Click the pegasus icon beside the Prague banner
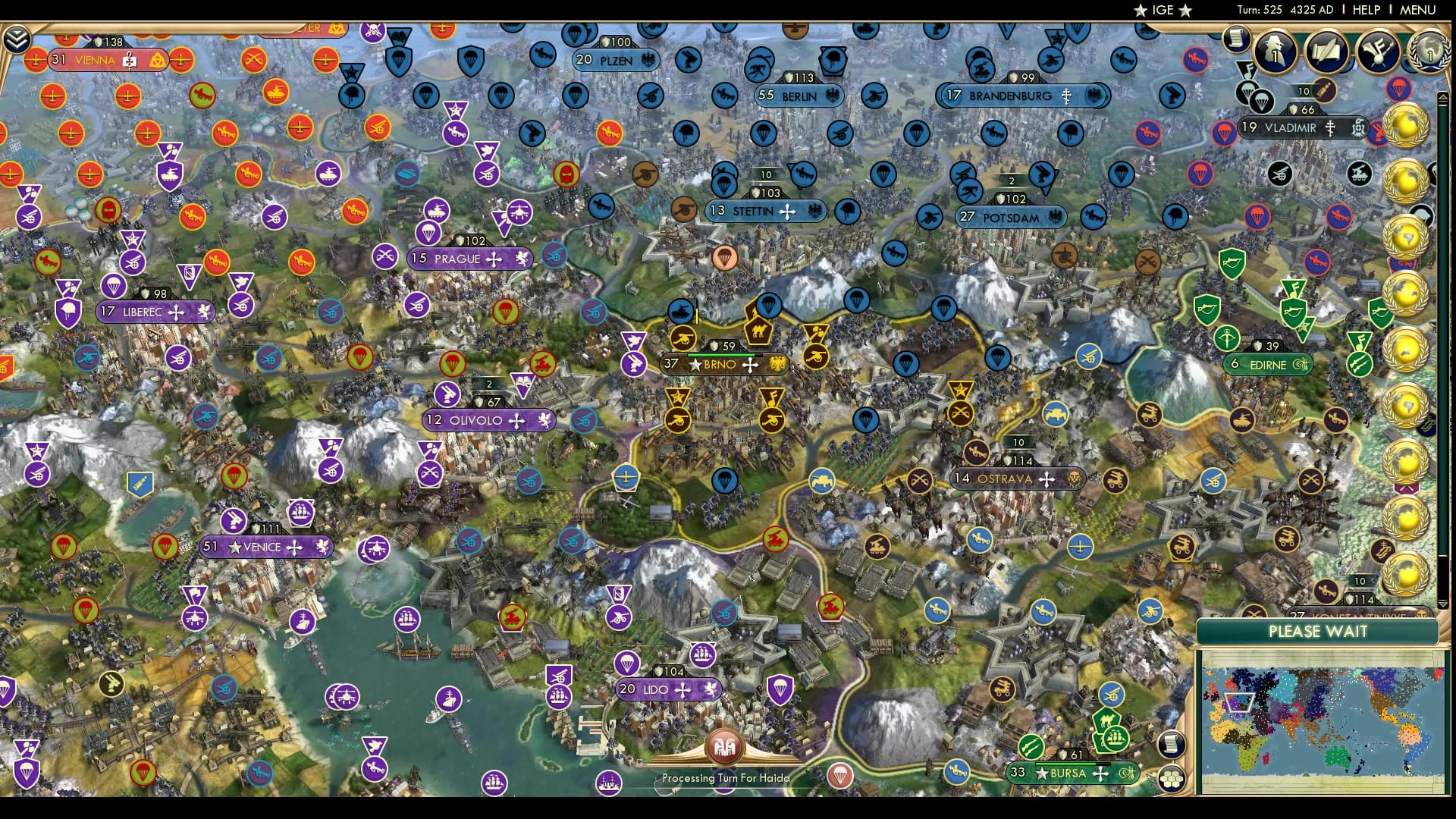The image size is (1456, 819). pos(522,259)
